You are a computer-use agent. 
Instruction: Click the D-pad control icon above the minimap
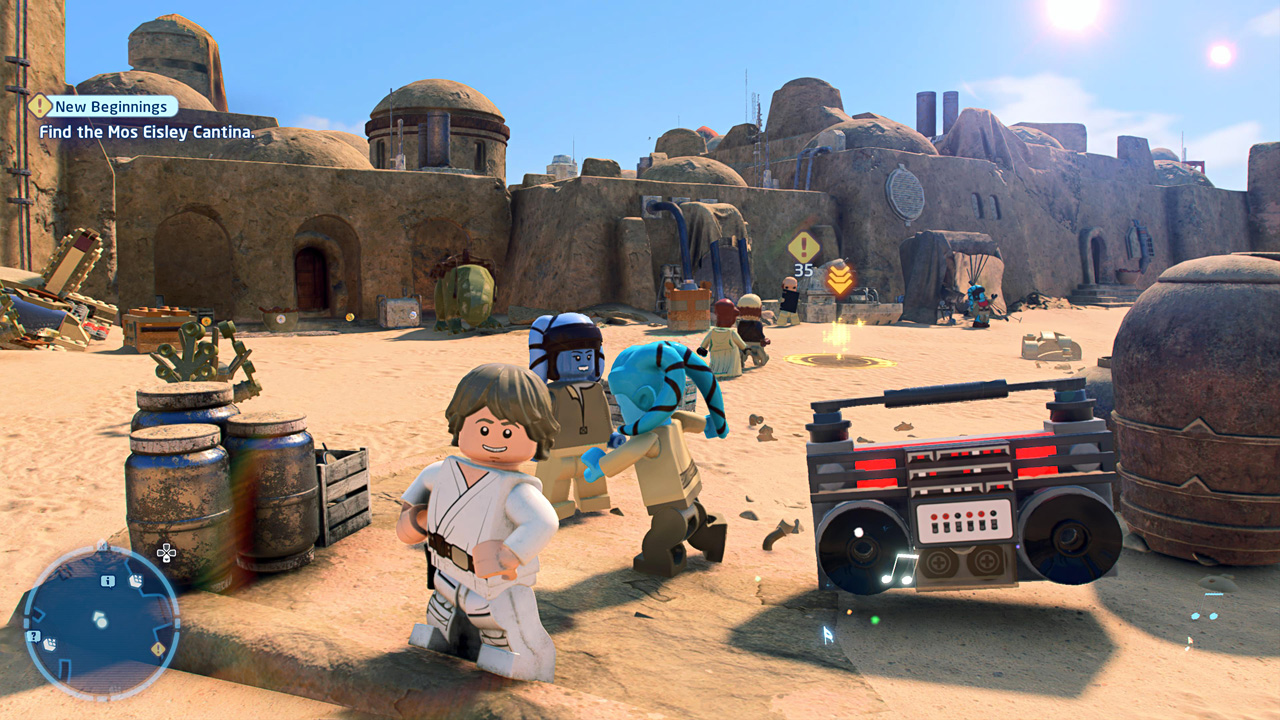[167, 552]
